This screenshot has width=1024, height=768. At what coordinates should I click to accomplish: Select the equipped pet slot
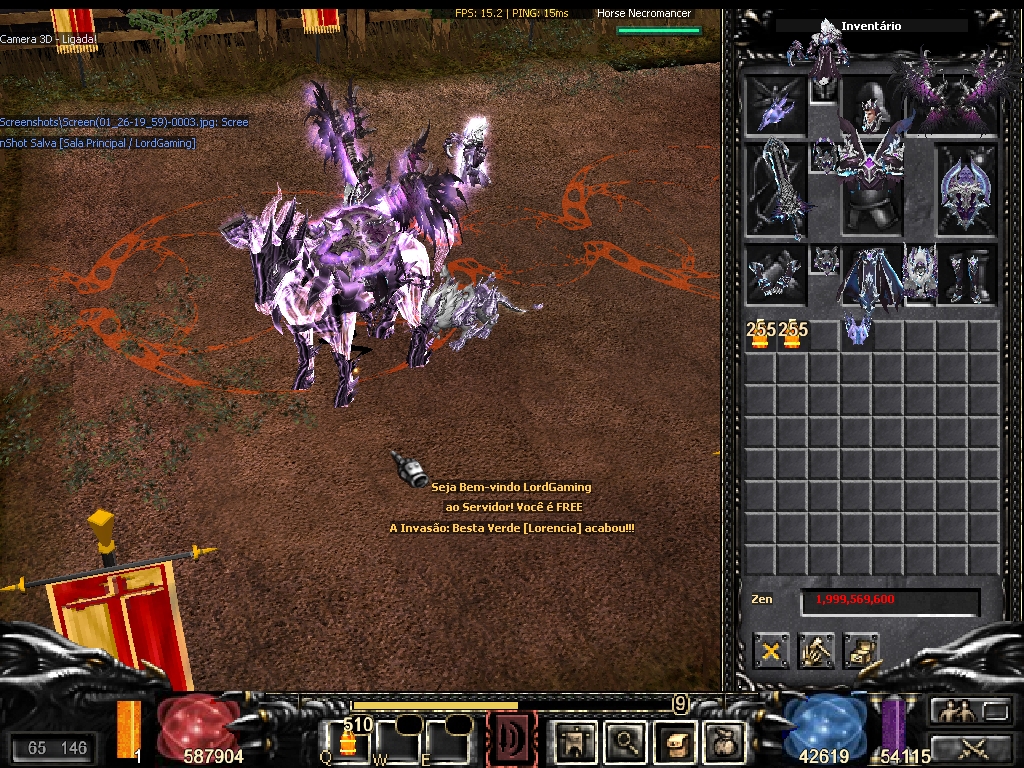click(776, 106)
